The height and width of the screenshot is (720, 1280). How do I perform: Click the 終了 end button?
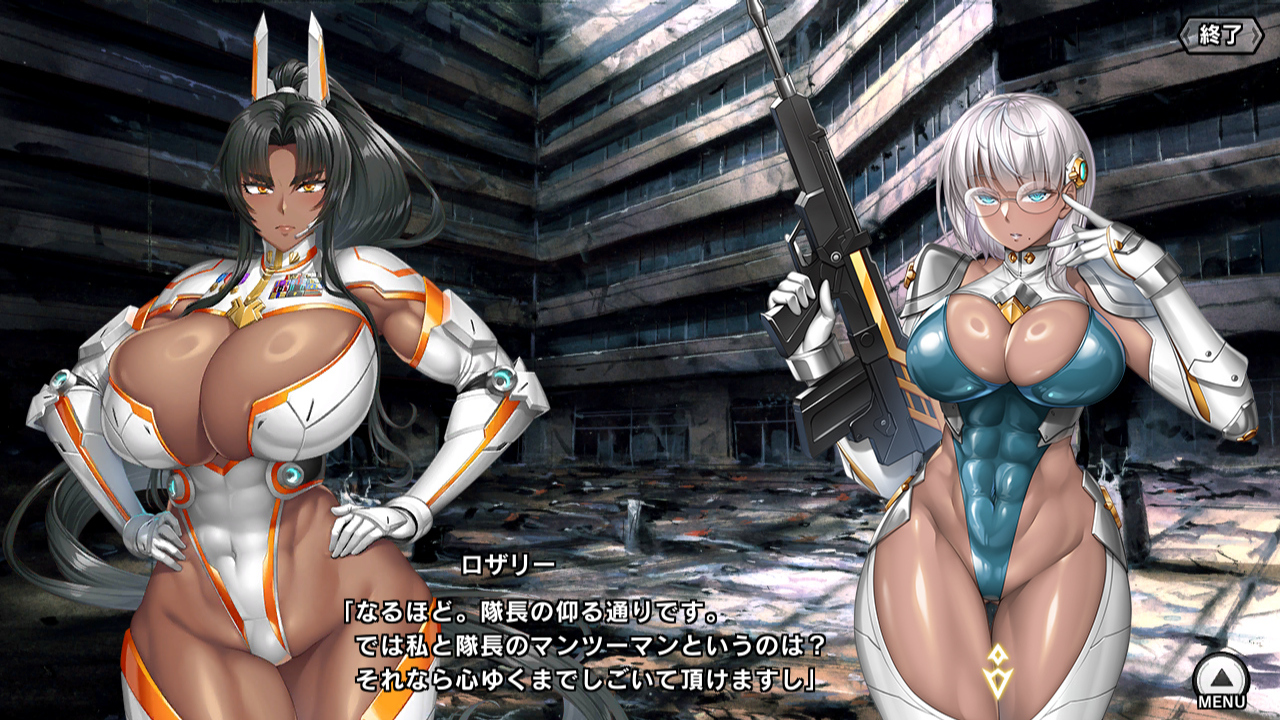tap(1221, 35)
